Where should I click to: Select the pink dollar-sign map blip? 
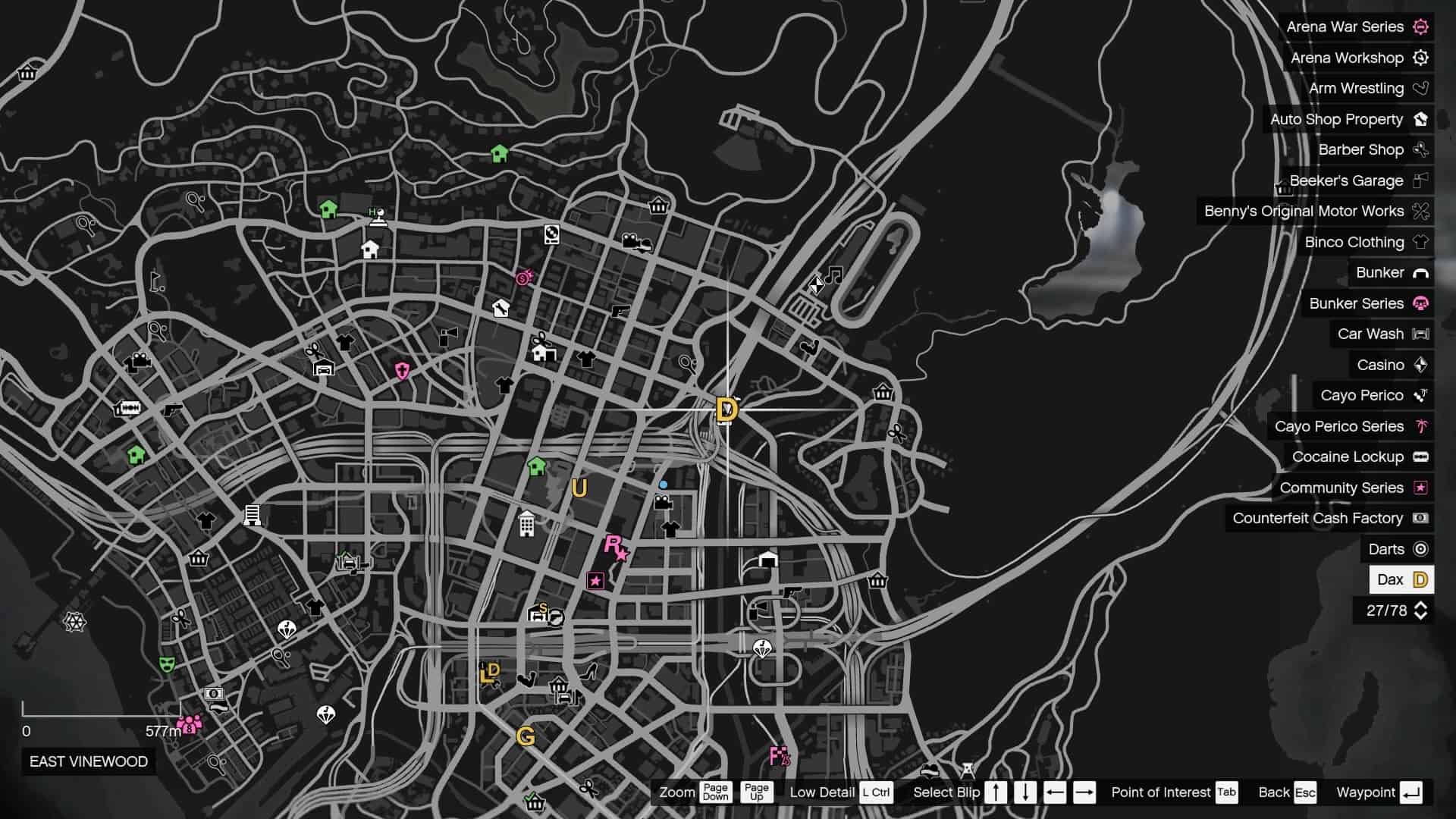point(524,278)
